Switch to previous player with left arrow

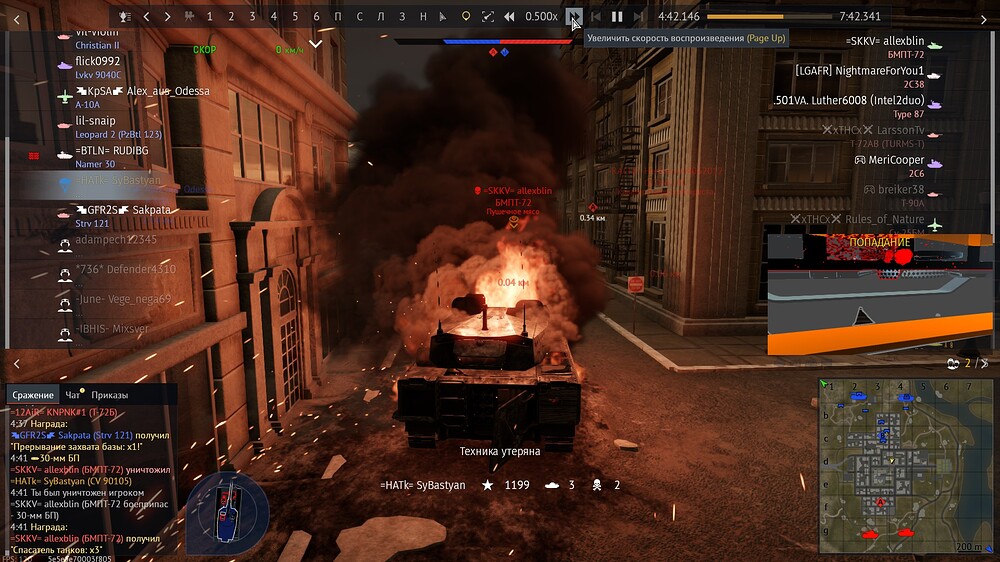(x=146, y=16)
